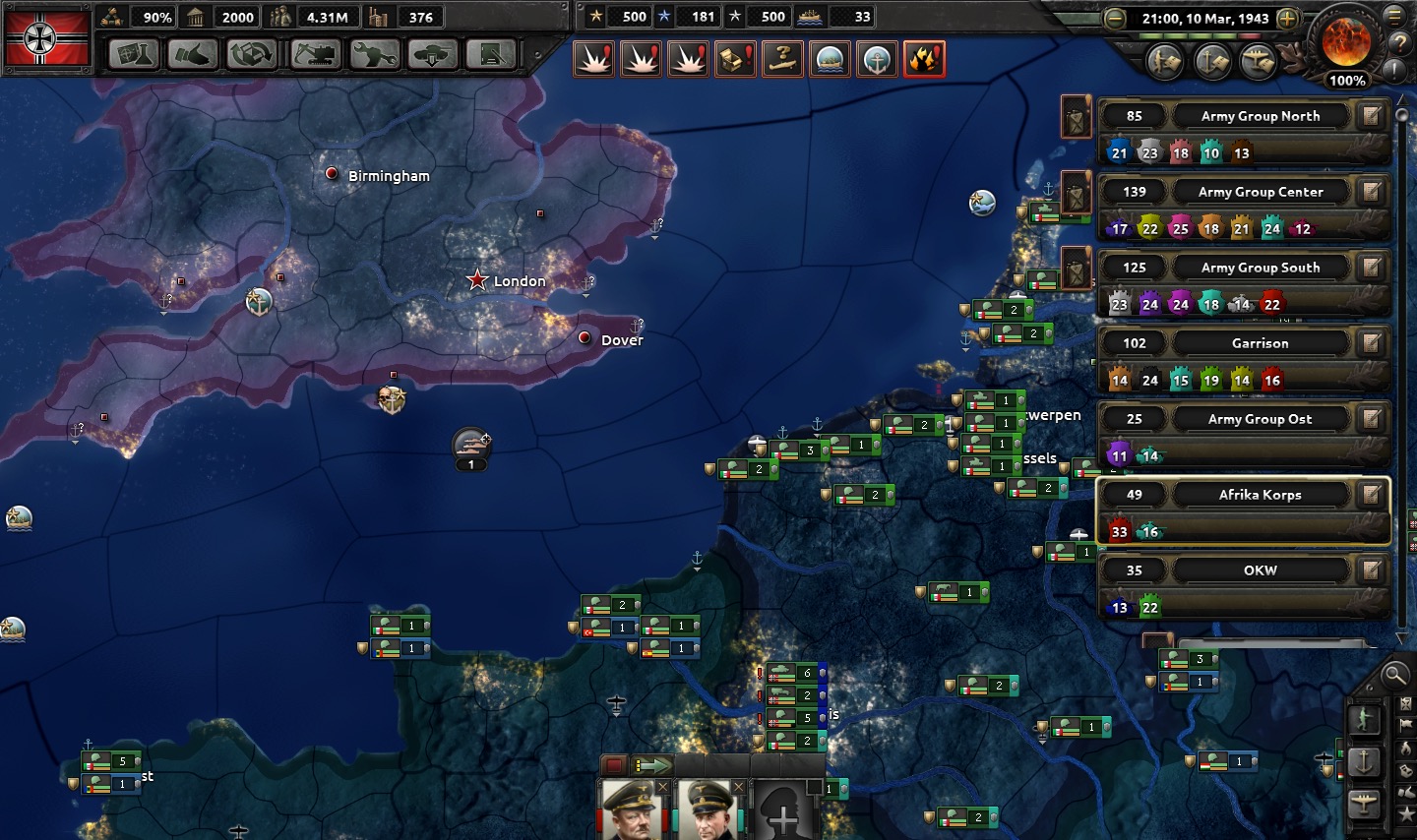Select the Garrison army group
This screenshot has width=1417, height=840.
click(1260, 343)
